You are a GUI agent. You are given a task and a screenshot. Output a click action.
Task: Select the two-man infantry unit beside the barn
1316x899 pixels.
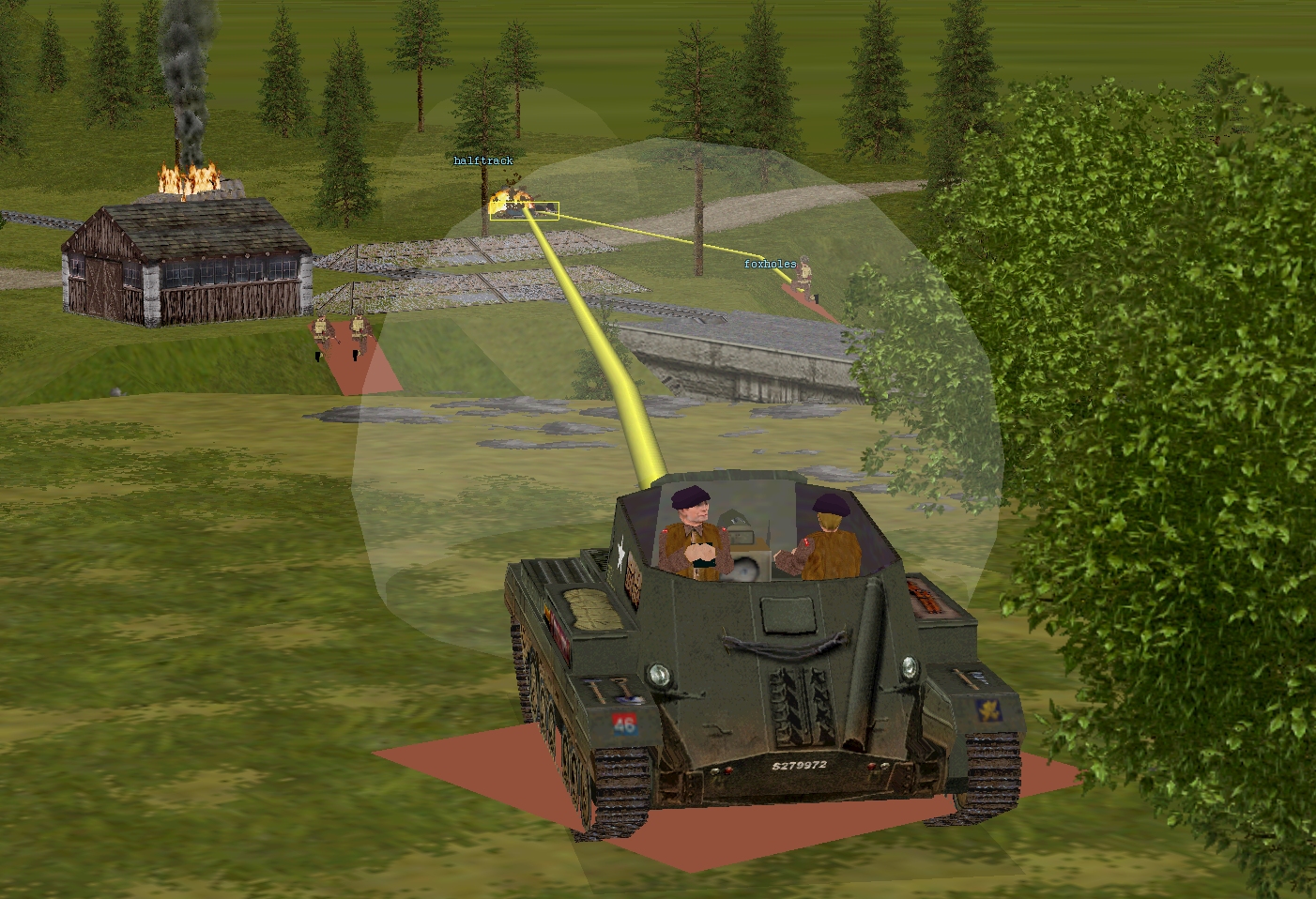point(341,335)
